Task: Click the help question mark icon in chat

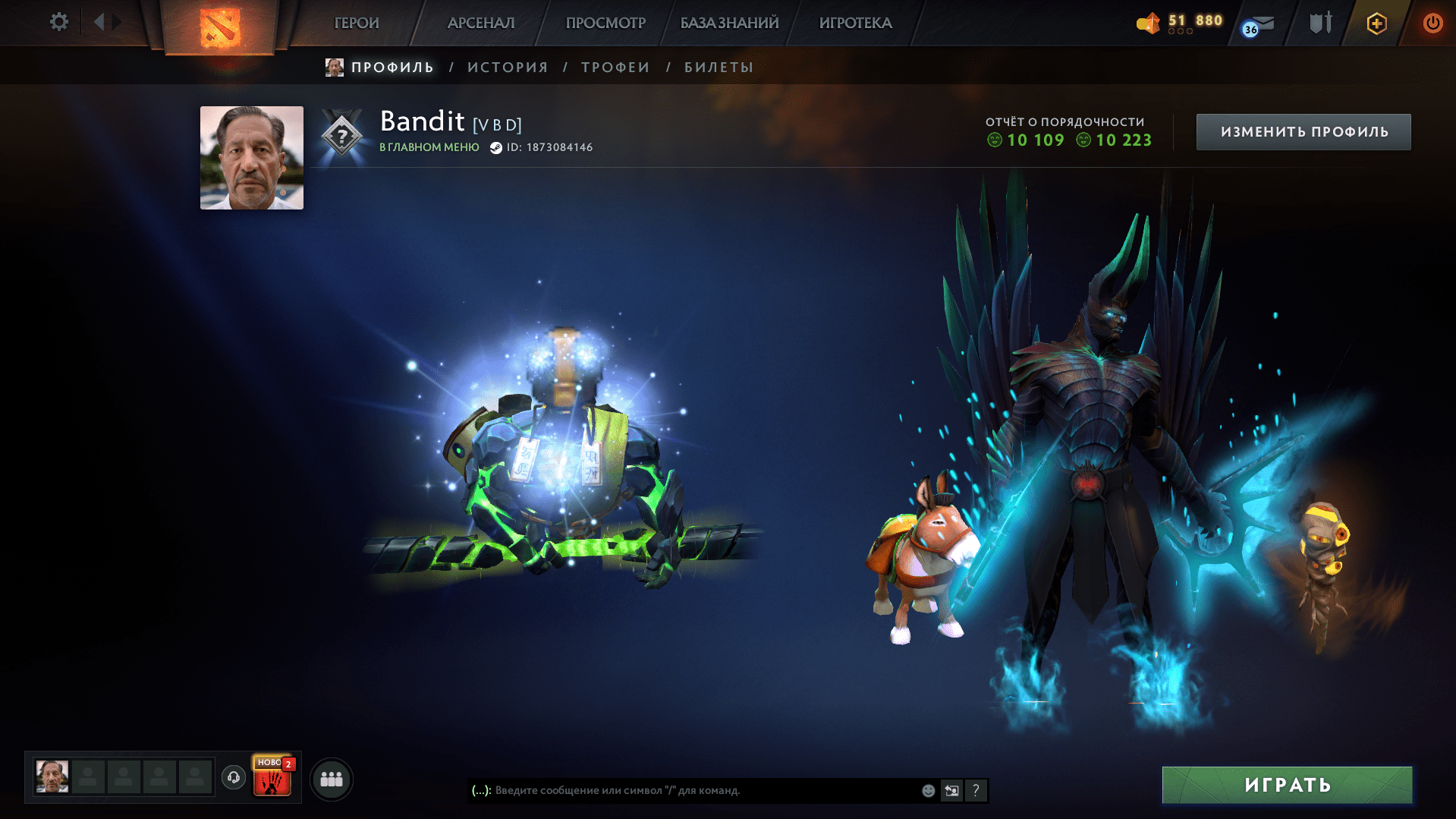Action: [976, 790]
